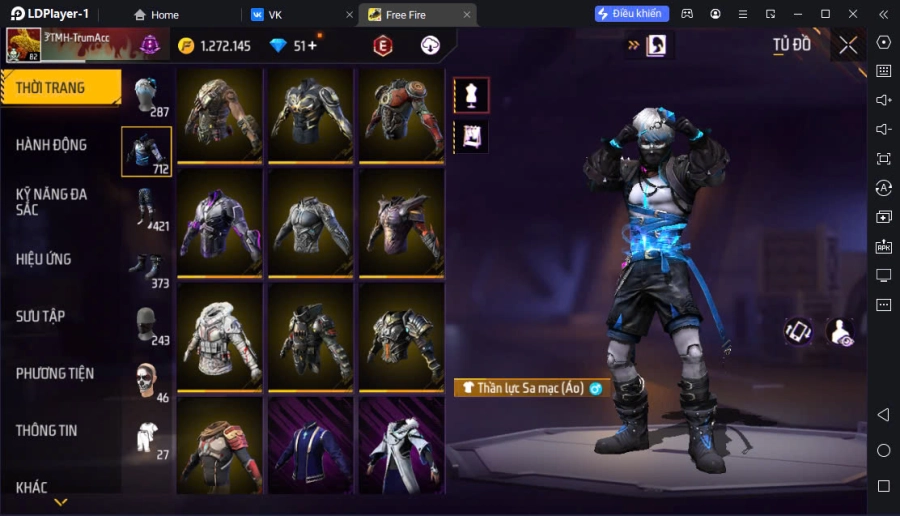Click the mannequin preview icon
The height and width of the screenshot is (516, 900).
coord(471,95)
